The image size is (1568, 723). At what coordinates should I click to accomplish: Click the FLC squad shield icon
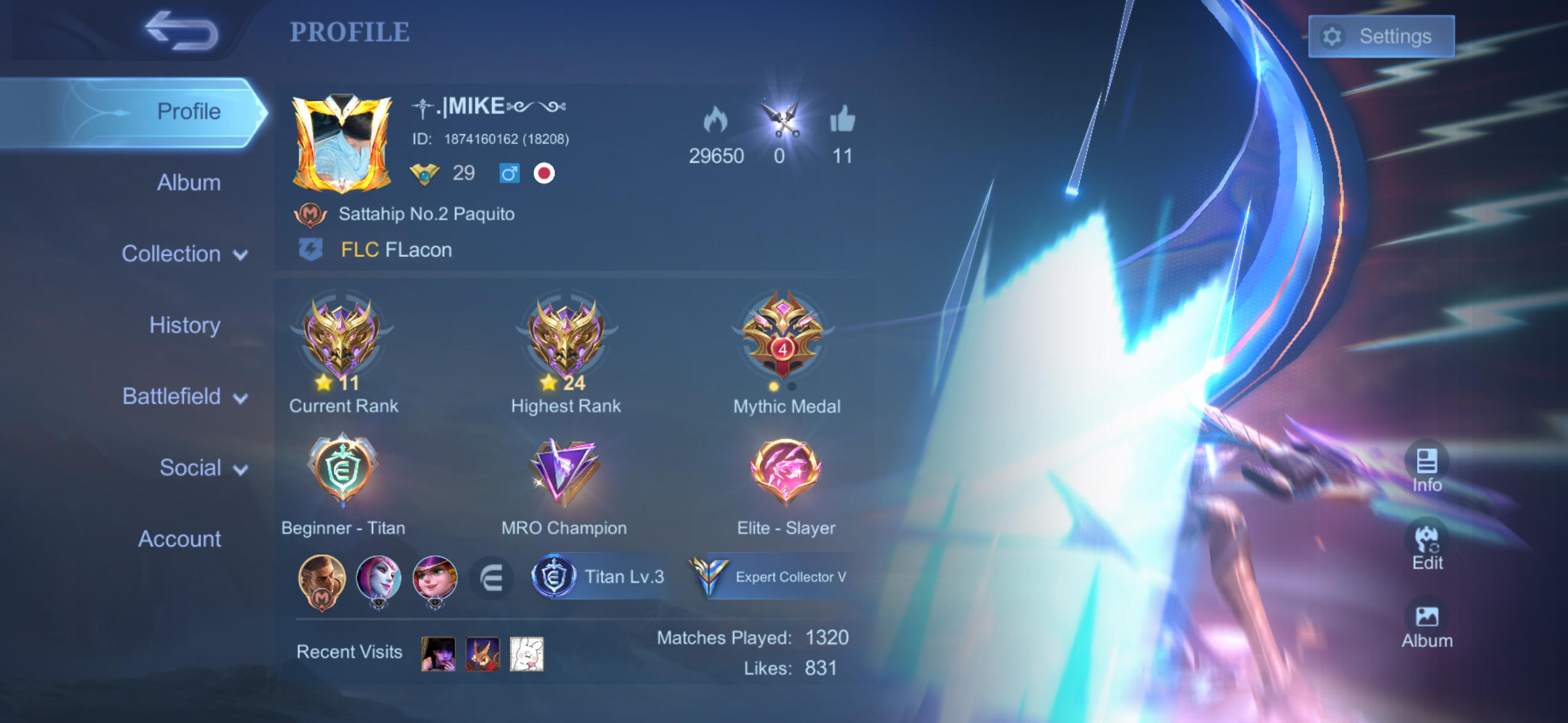[x=312, y=249]
